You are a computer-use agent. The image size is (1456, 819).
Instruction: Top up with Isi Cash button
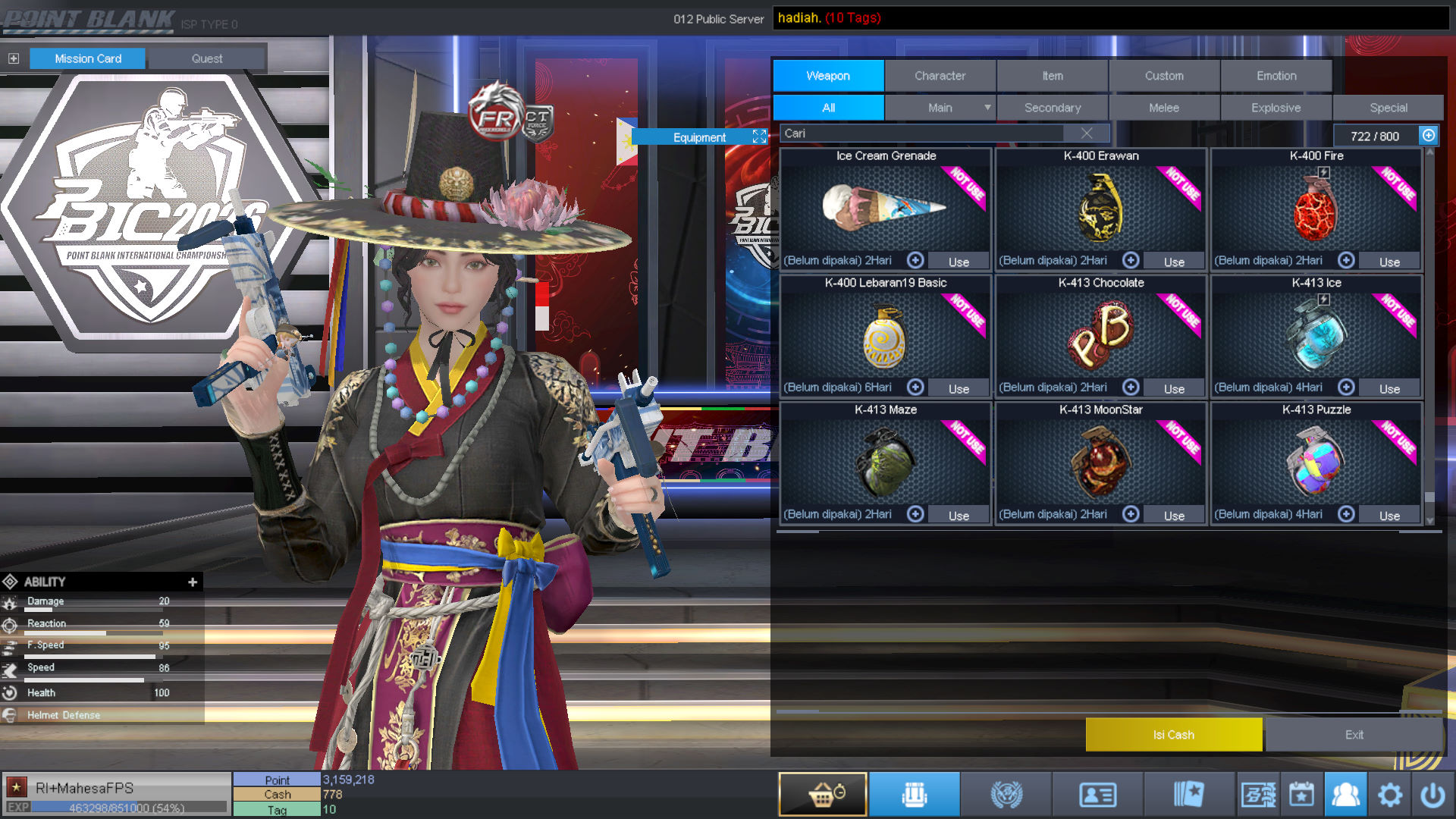[x=1173, y=734]
